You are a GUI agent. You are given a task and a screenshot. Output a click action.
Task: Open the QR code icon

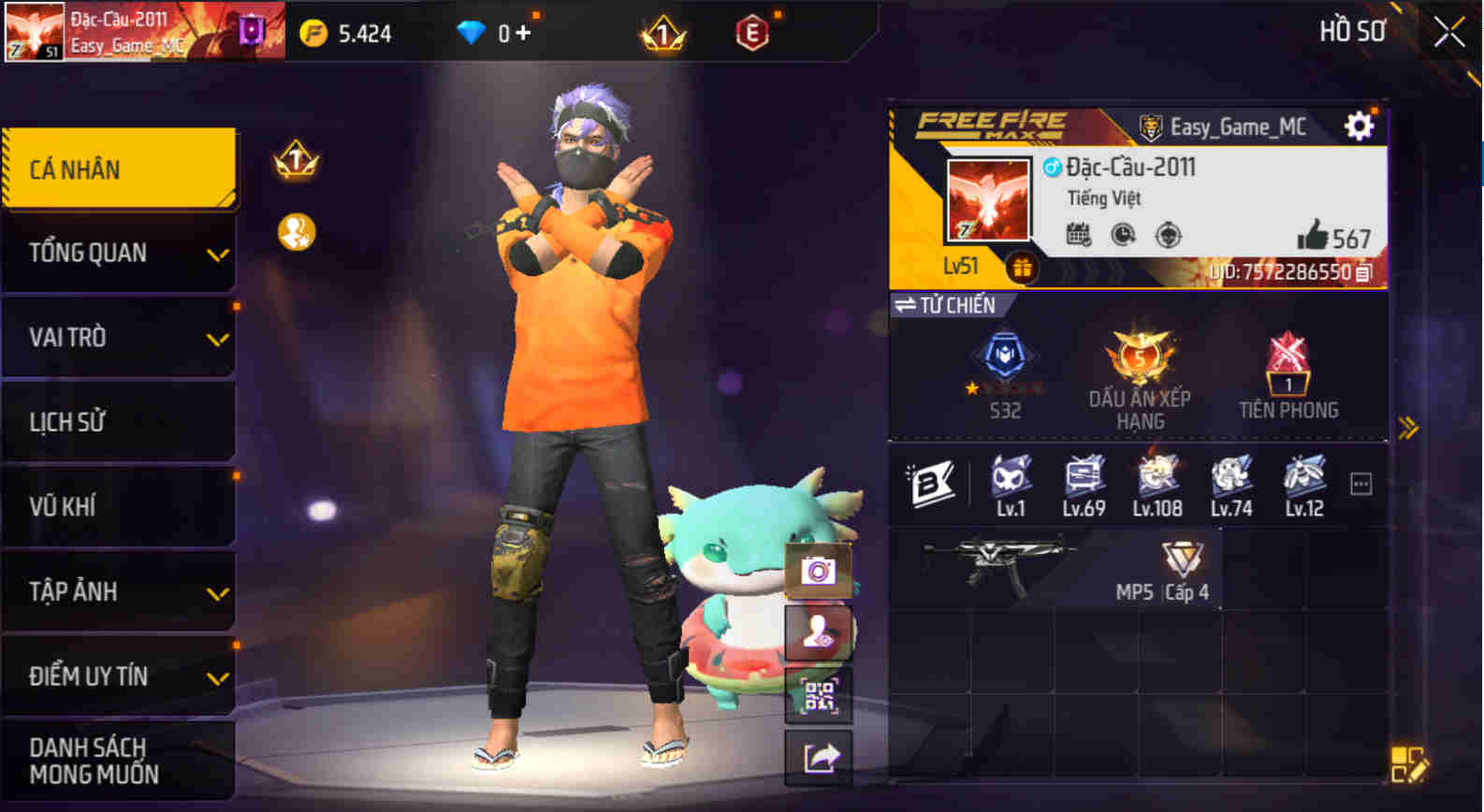(x=819, y=693)
